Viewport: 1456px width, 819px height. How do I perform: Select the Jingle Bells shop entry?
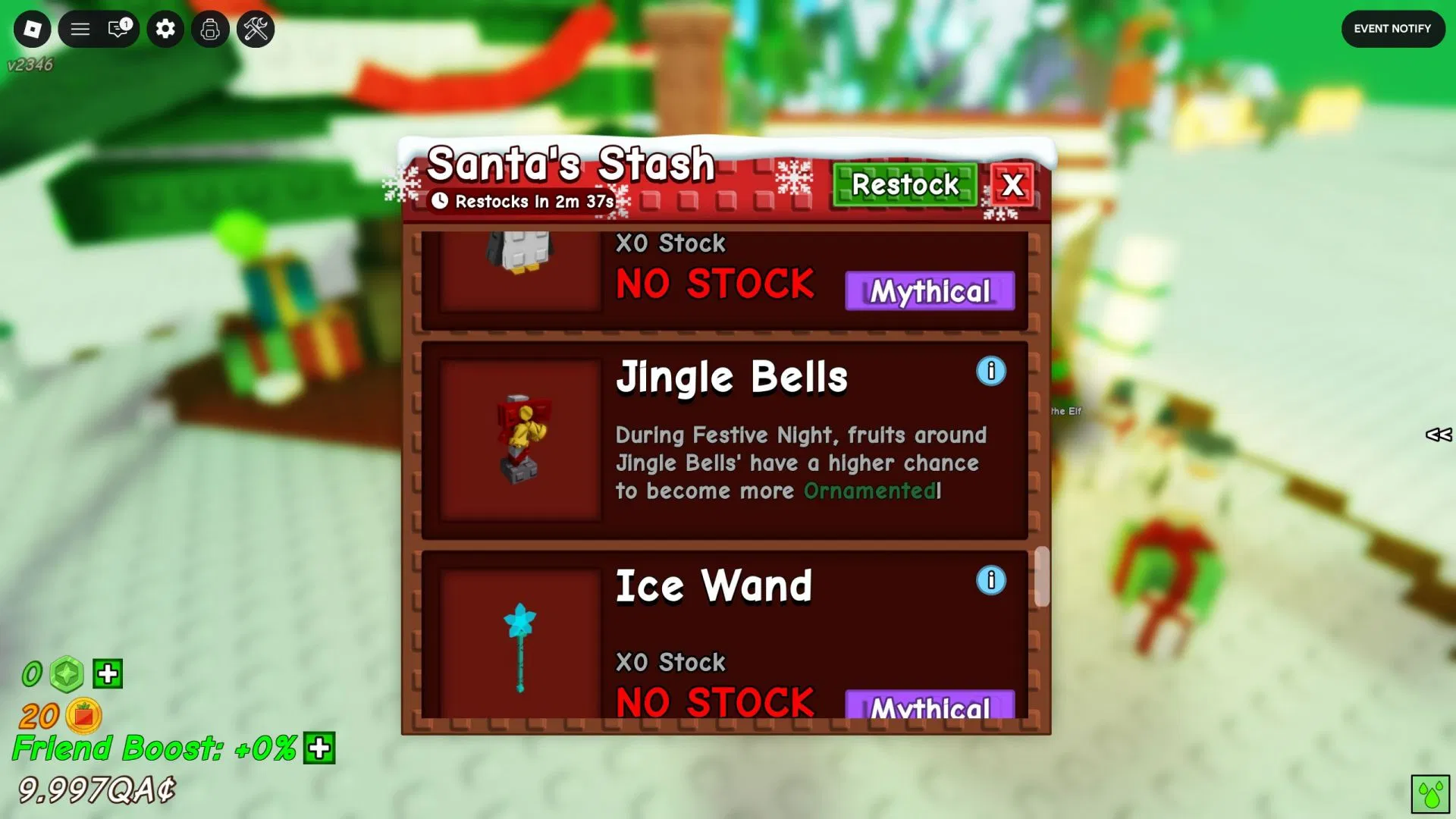(x=724, y=440)
